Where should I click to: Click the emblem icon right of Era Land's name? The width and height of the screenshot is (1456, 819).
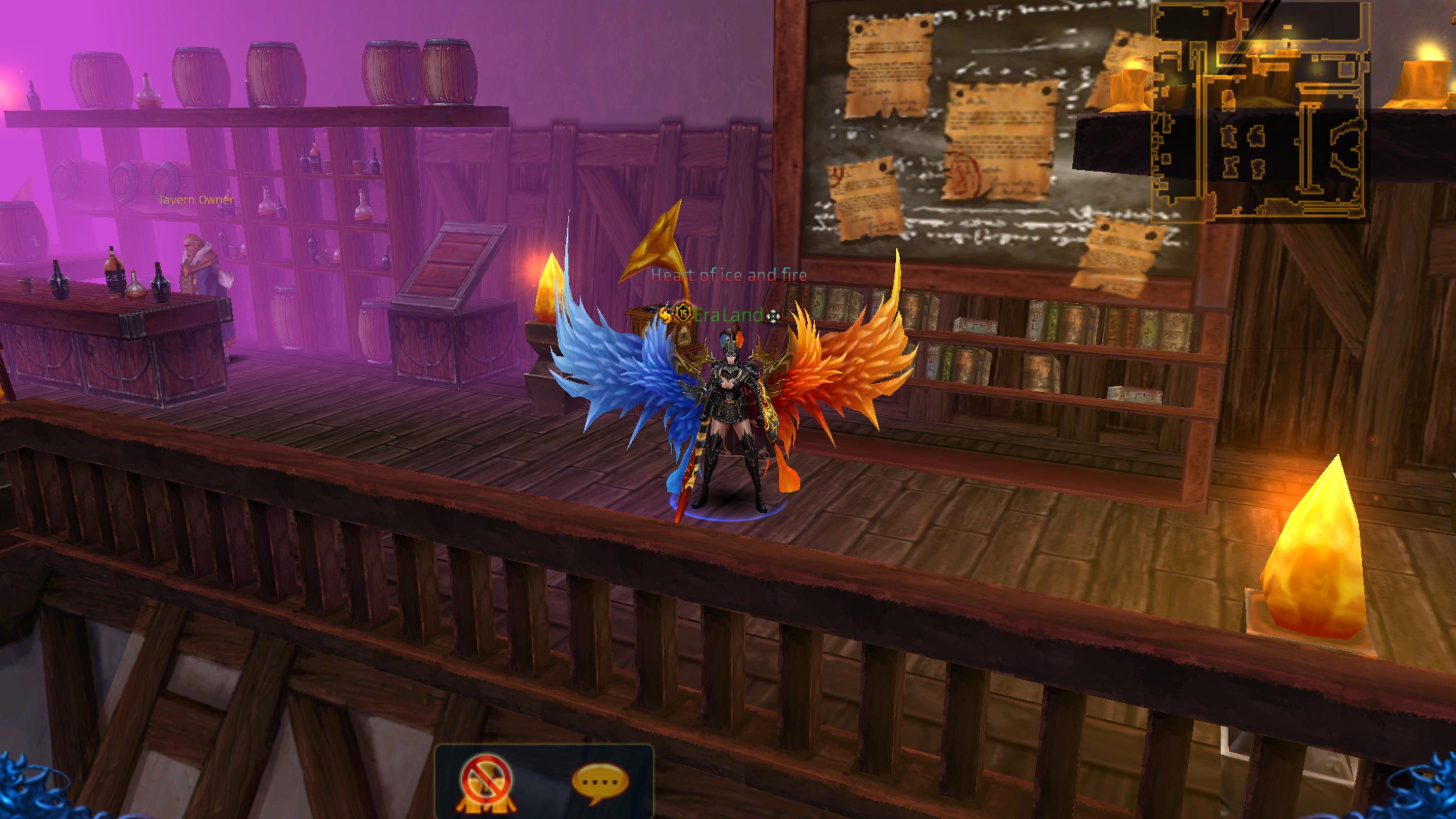tap(774, 317)
